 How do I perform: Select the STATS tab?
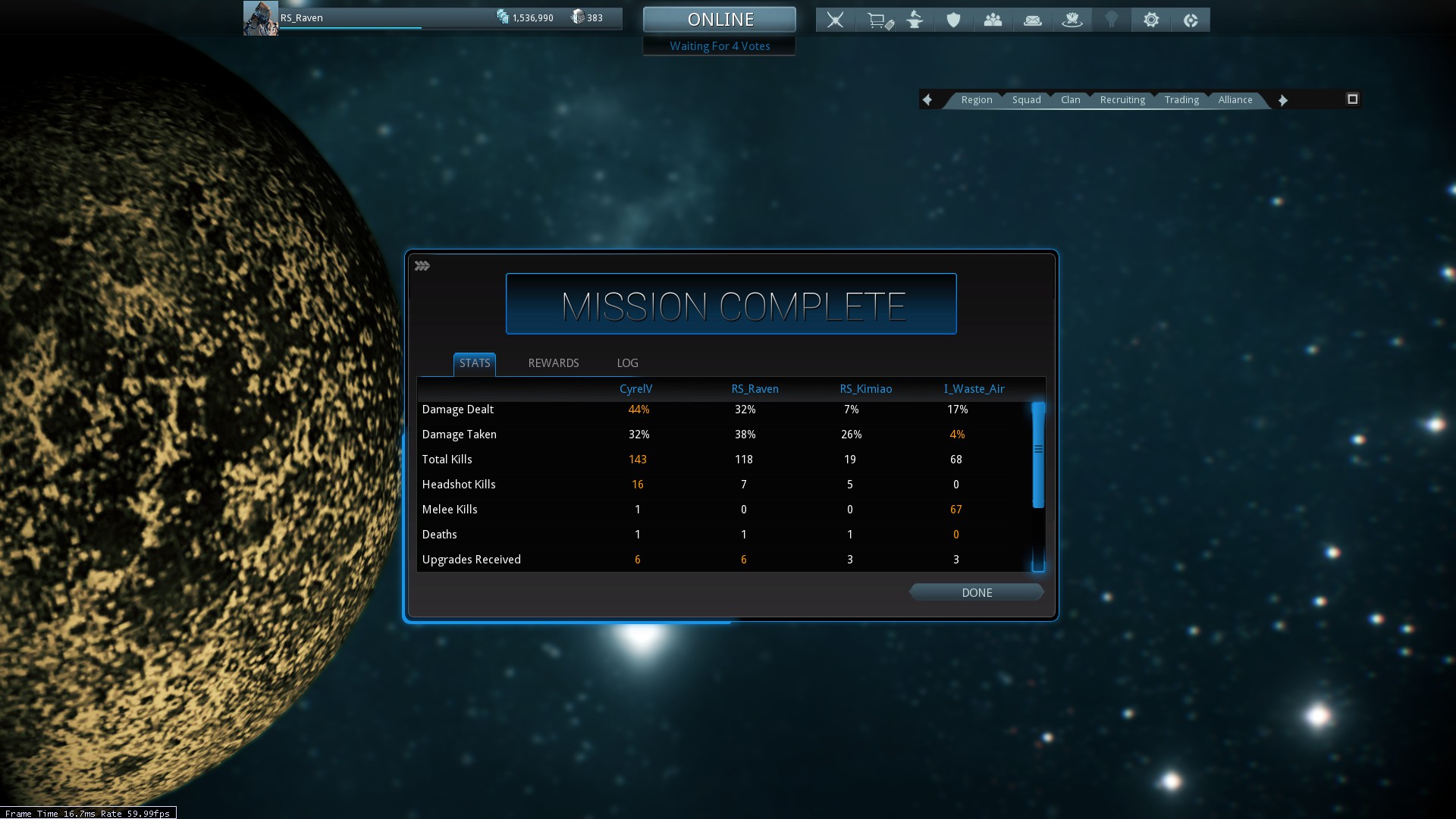[475, 363]
